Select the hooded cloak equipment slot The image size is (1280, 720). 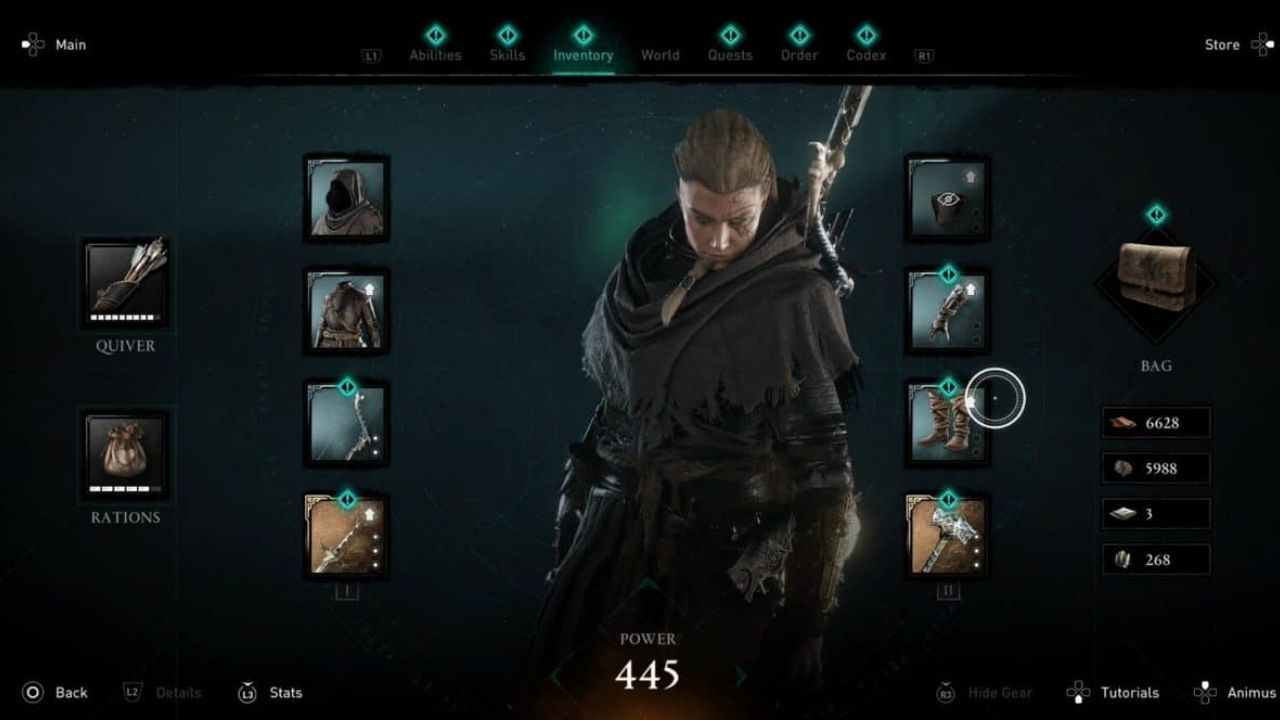click(347, 198)
